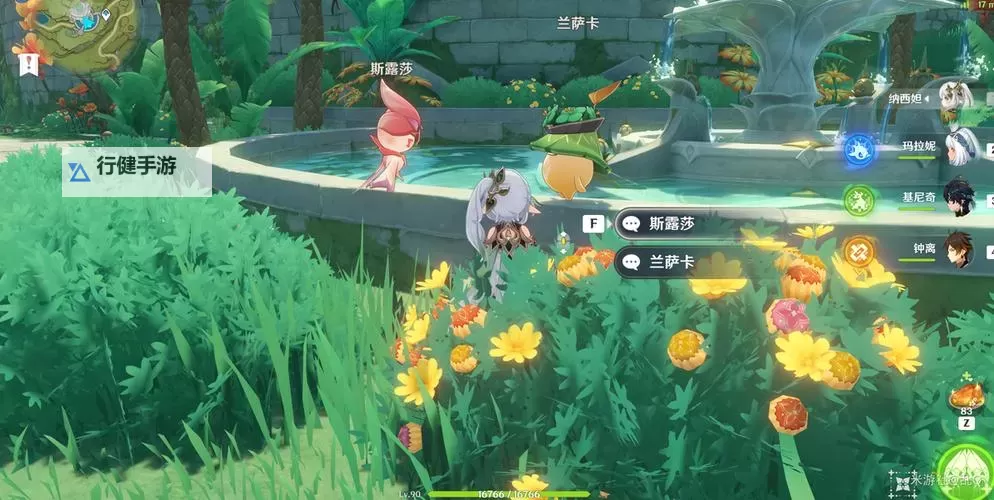Use the roasted food quick-item
This screenshot has width=994, height=500.
coord(966,395)
